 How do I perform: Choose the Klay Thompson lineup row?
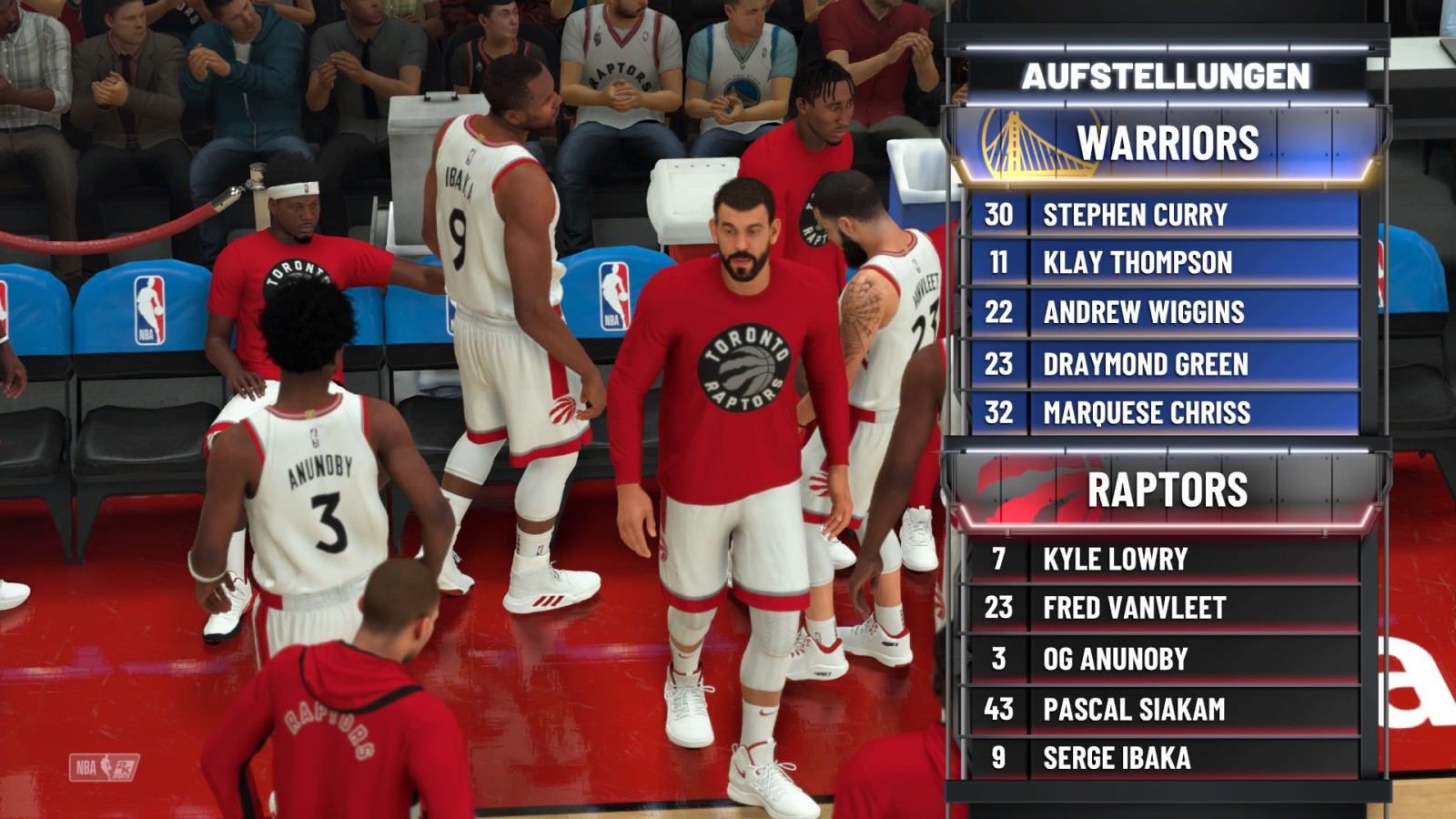(x=1165, y=263)
